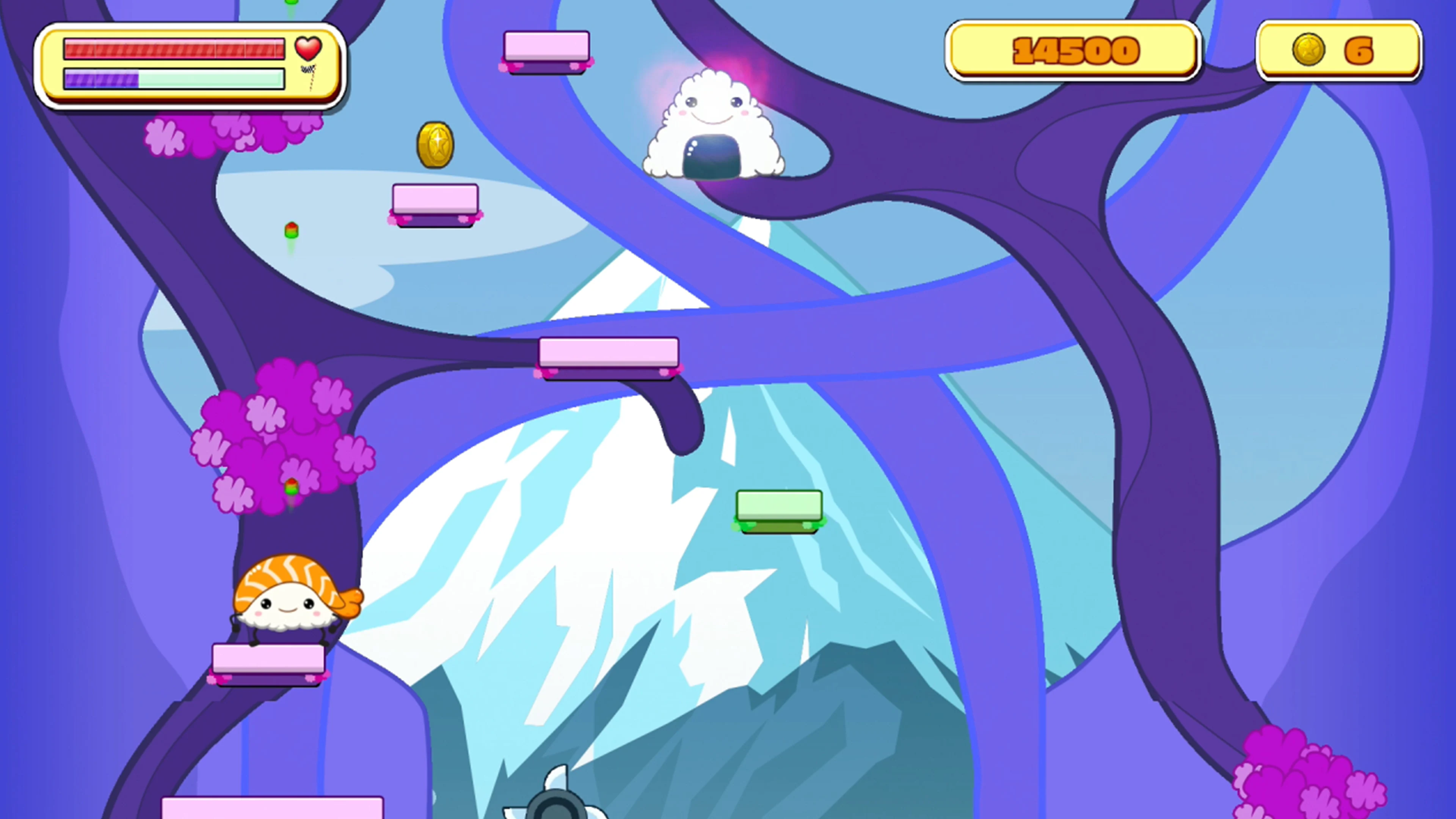
Task: Click the topmost pink platform
Action: (x=546, y=48)
